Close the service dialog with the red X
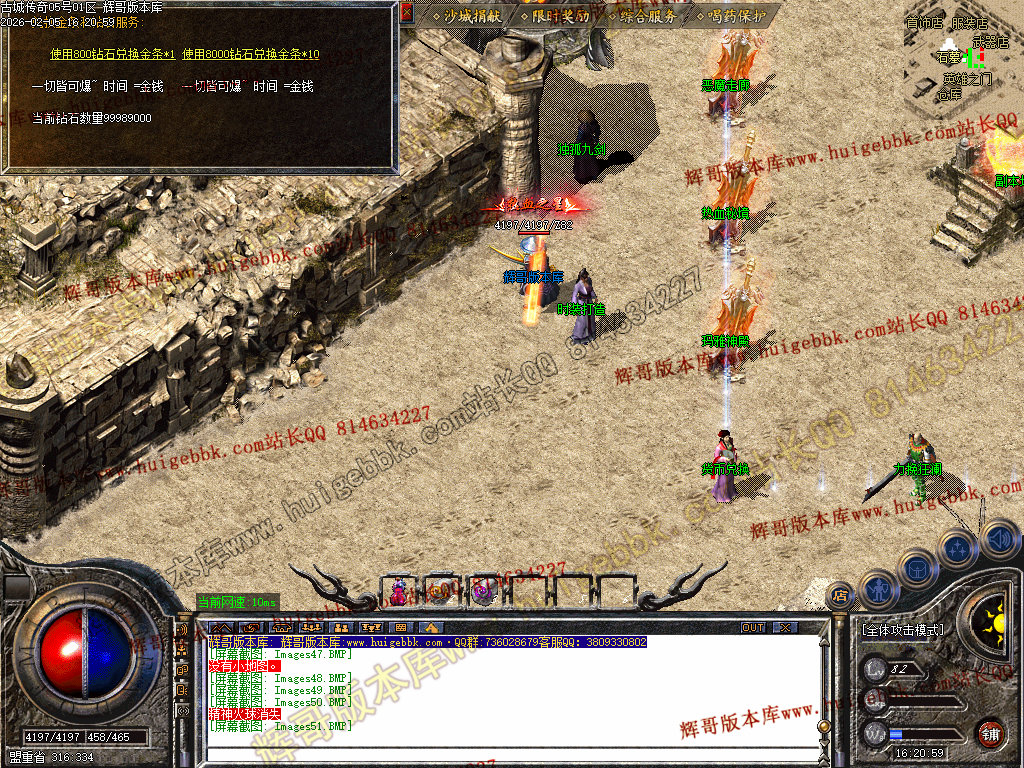Screen dimensions: 1024x768 (406, 14)
